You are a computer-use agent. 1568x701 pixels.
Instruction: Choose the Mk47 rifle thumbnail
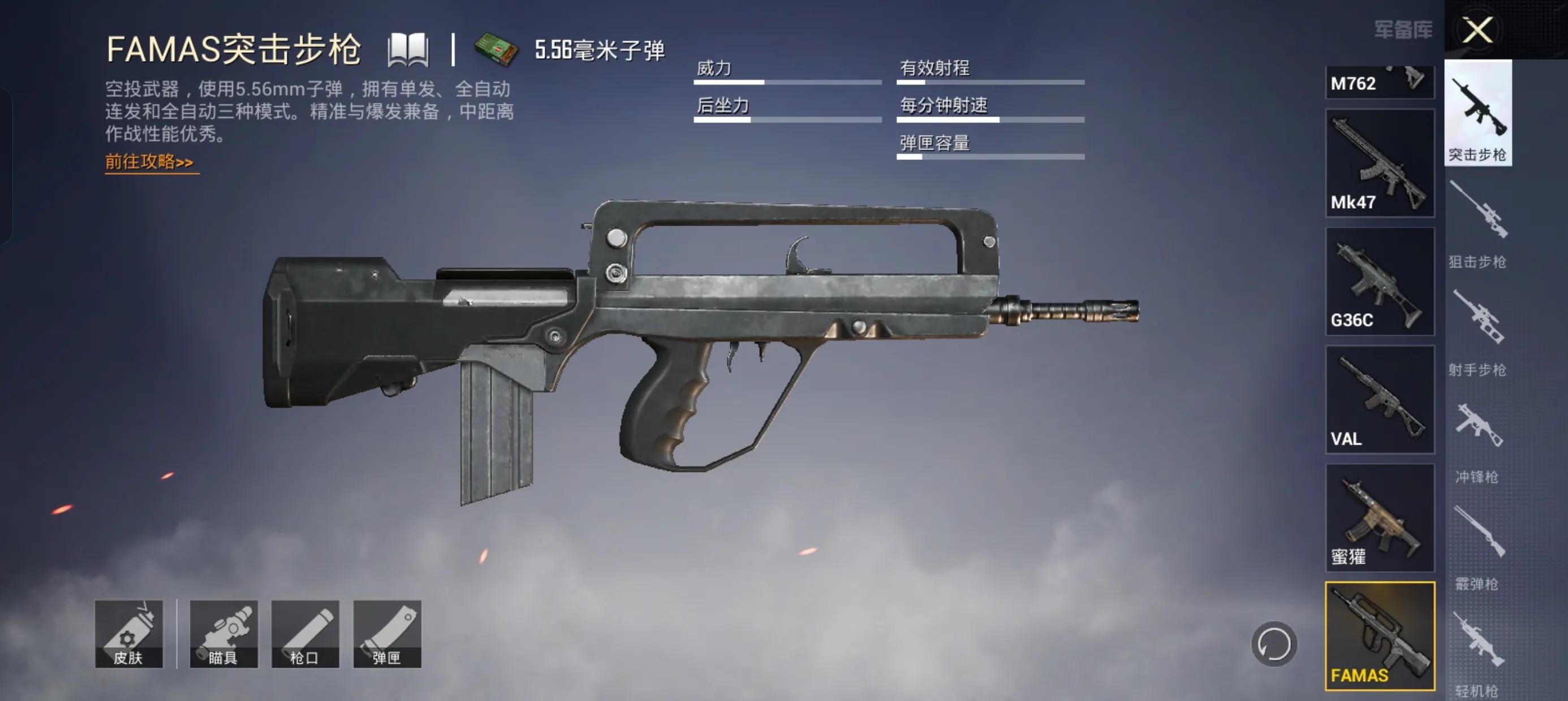pyautogui.click(x=1379, y=163)
